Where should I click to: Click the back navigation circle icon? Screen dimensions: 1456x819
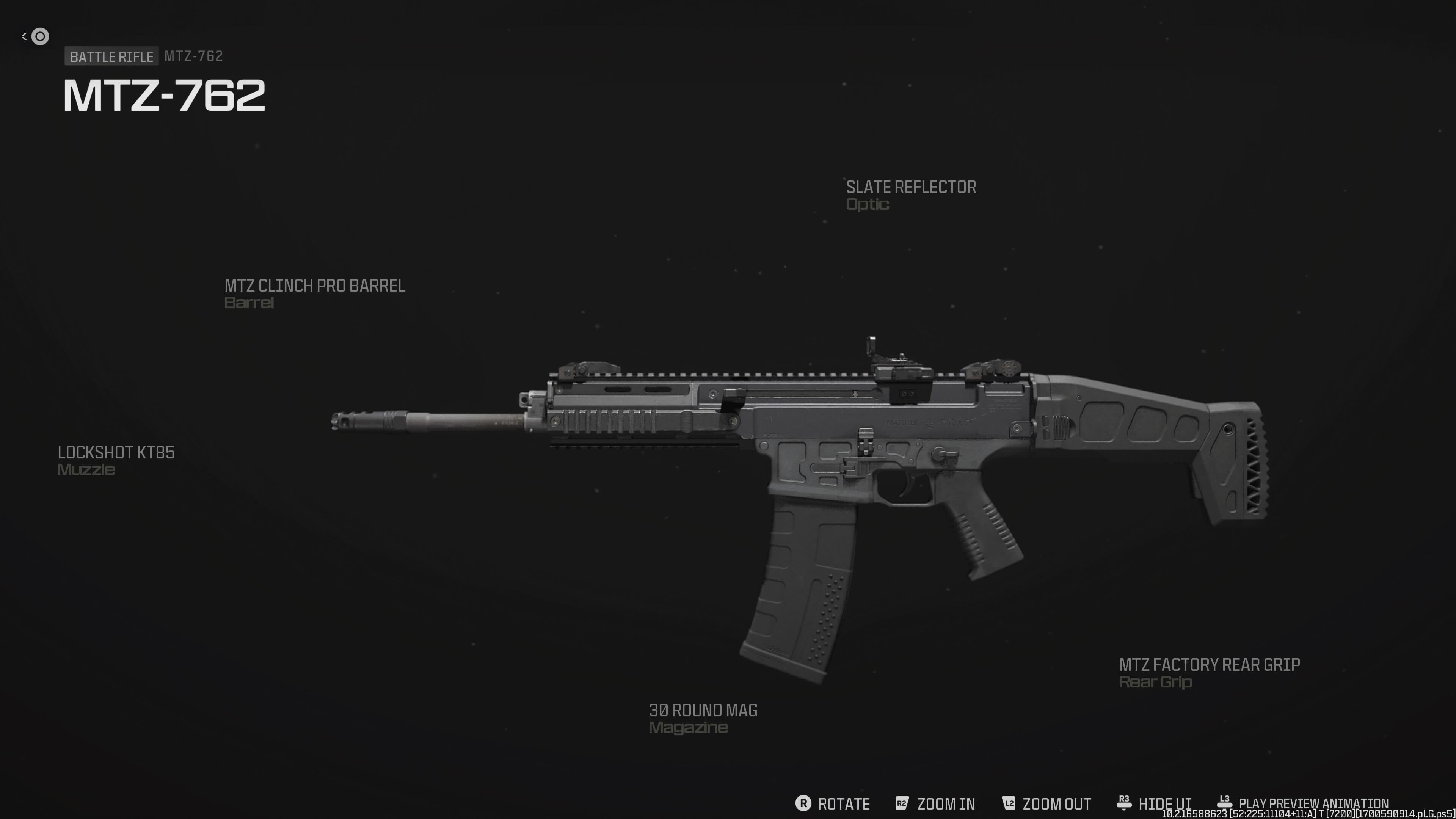click(x=39, y=36)
